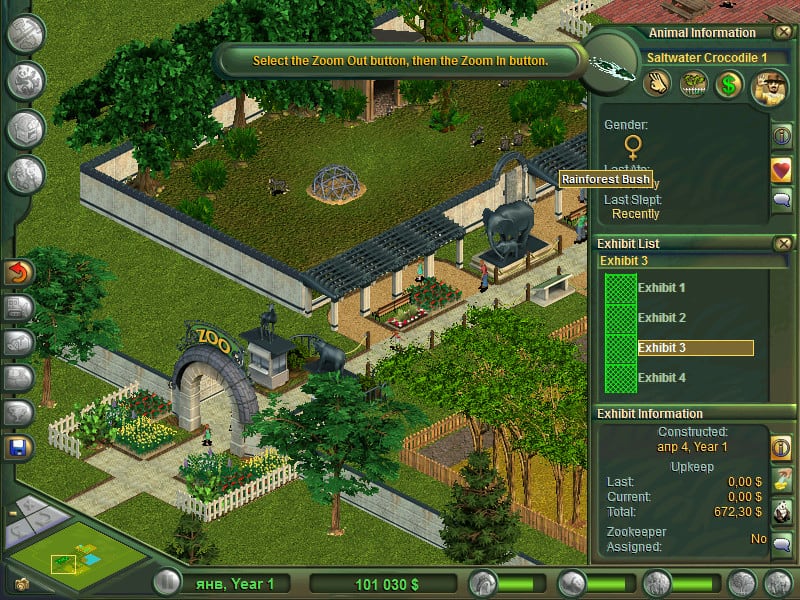Save the game with the floppy disk button

coord(19,447)
